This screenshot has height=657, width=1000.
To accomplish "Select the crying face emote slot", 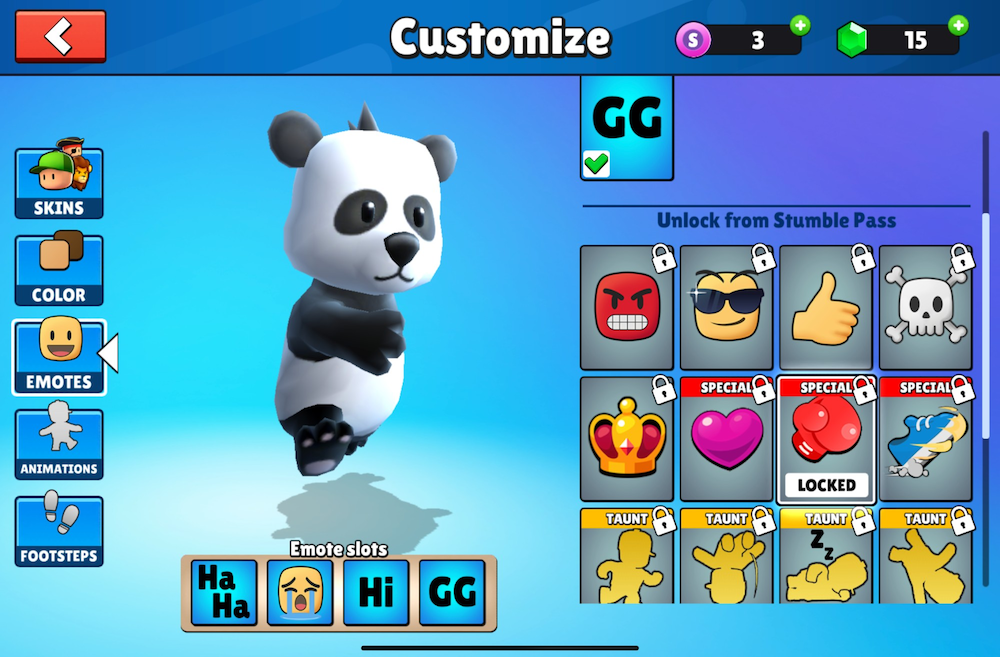I will coord(300,593).
